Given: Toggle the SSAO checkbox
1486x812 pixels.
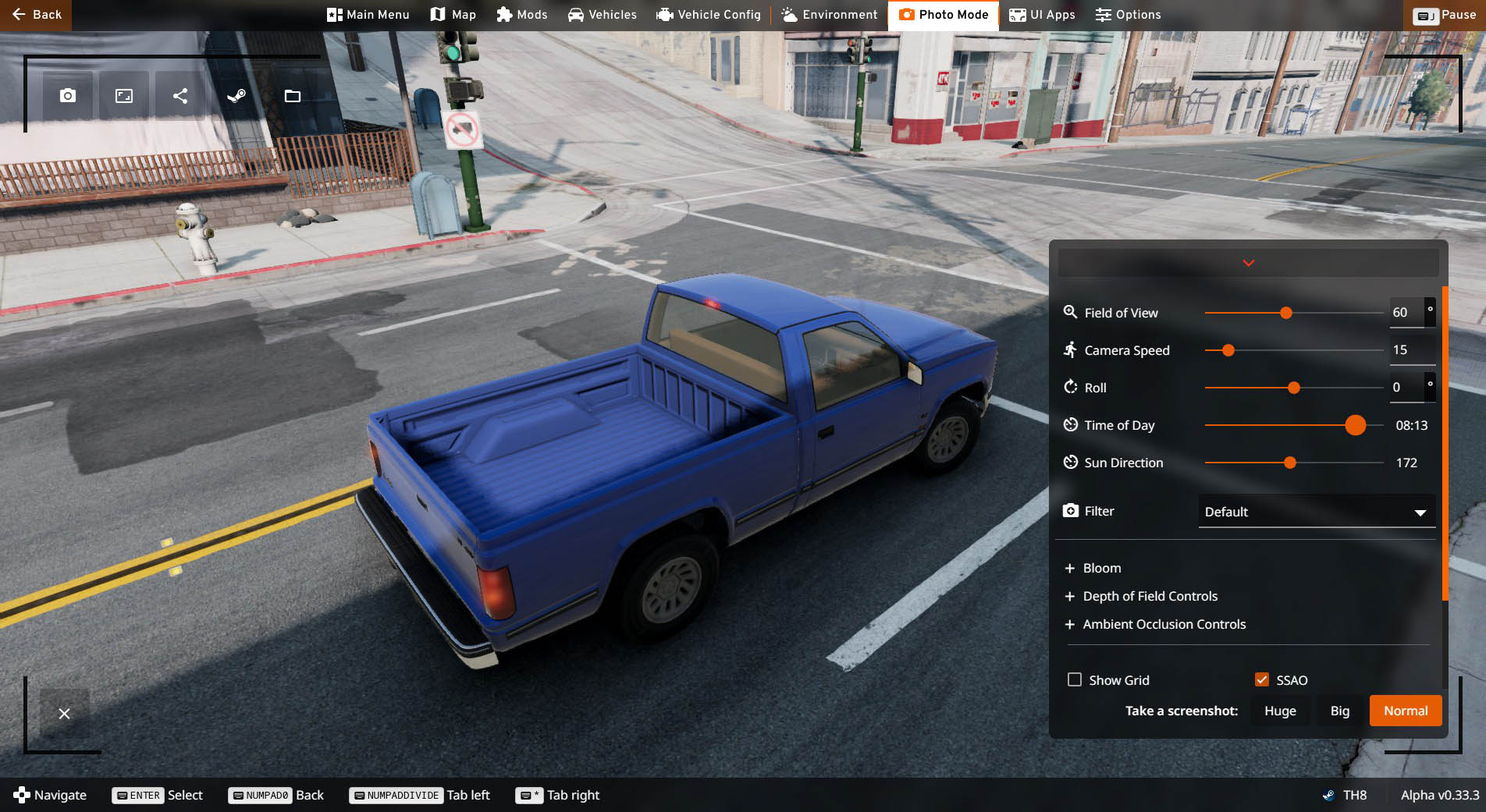Looking at the screenshot, I should coord(1262,679).
